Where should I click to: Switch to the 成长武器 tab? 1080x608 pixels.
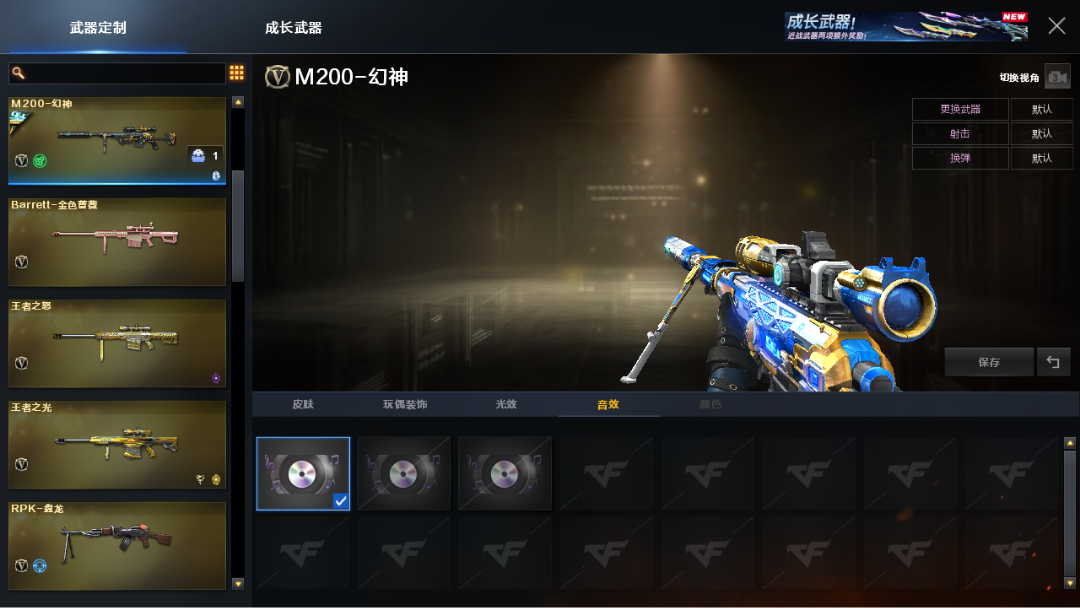tap(293, 28)
